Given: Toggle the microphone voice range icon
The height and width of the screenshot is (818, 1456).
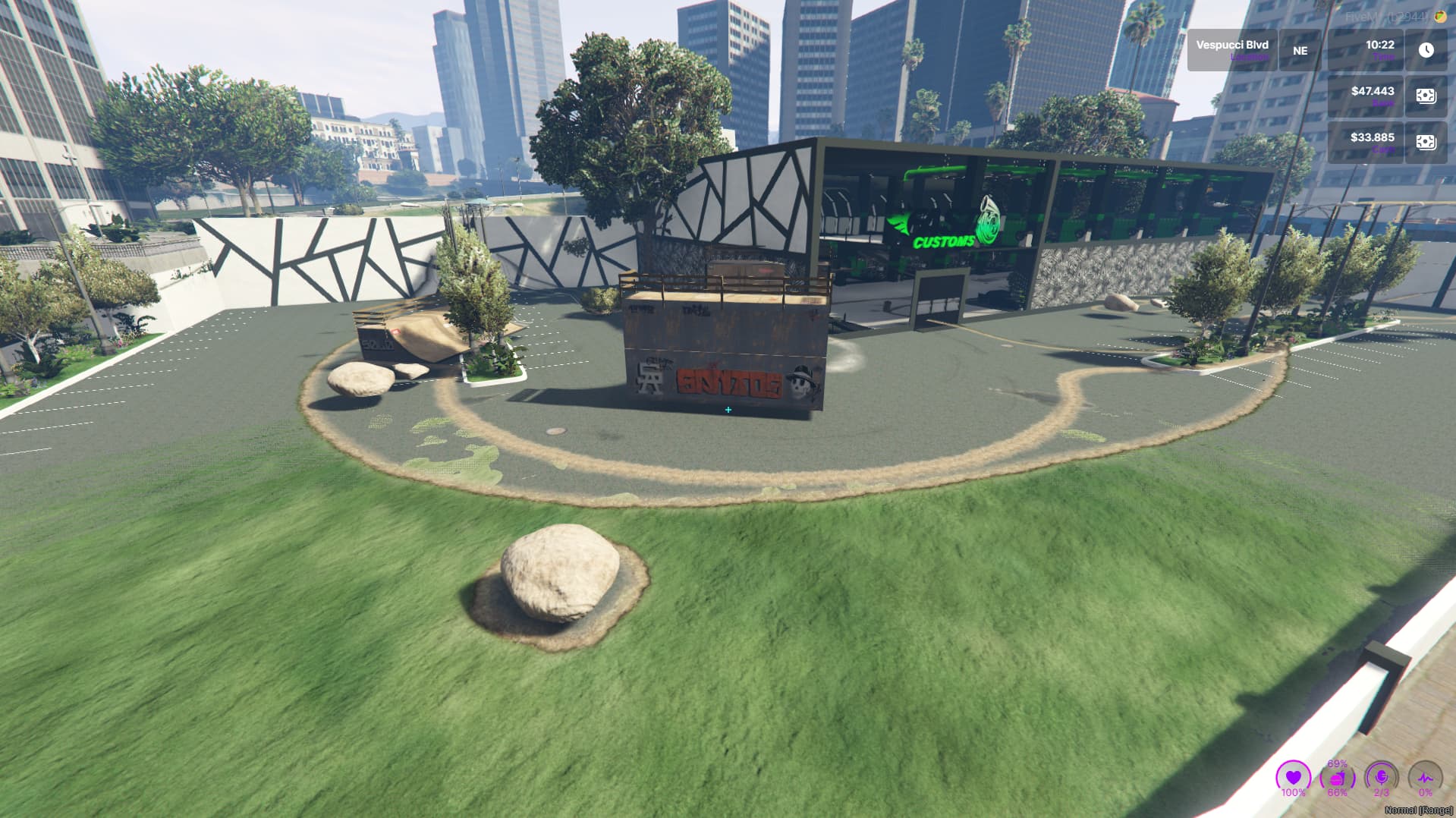Looking at the screenshot, I should 1382,778.
